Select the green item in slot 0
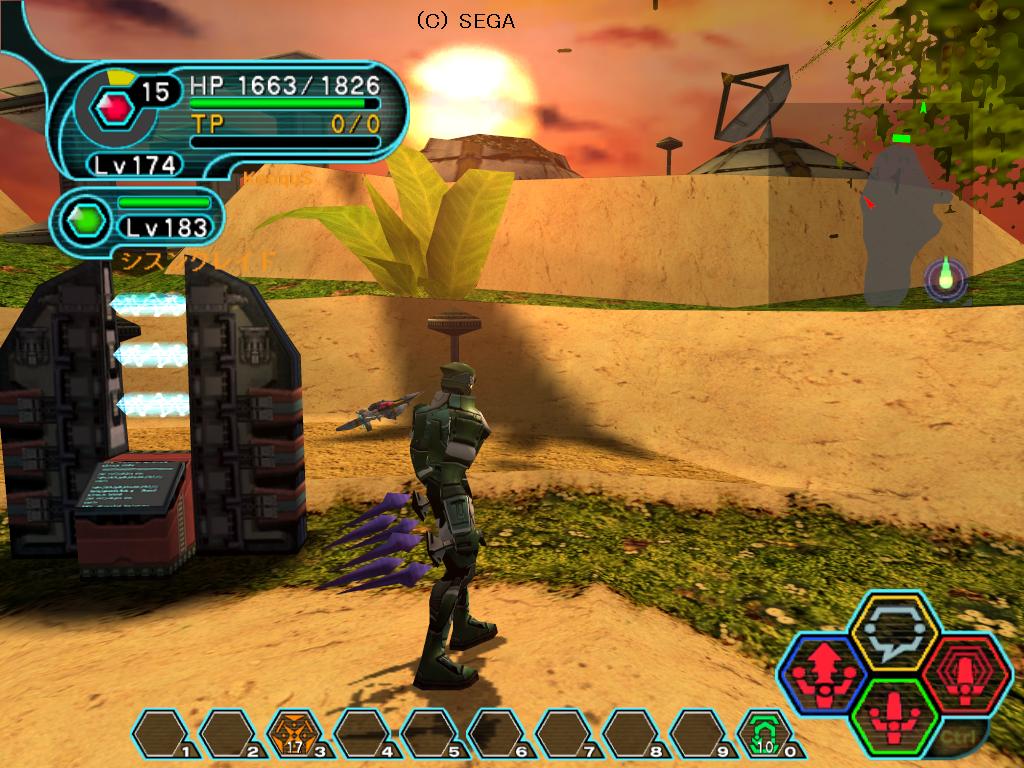Screen dimensions: 1024x768 click(x=764, y=736)
